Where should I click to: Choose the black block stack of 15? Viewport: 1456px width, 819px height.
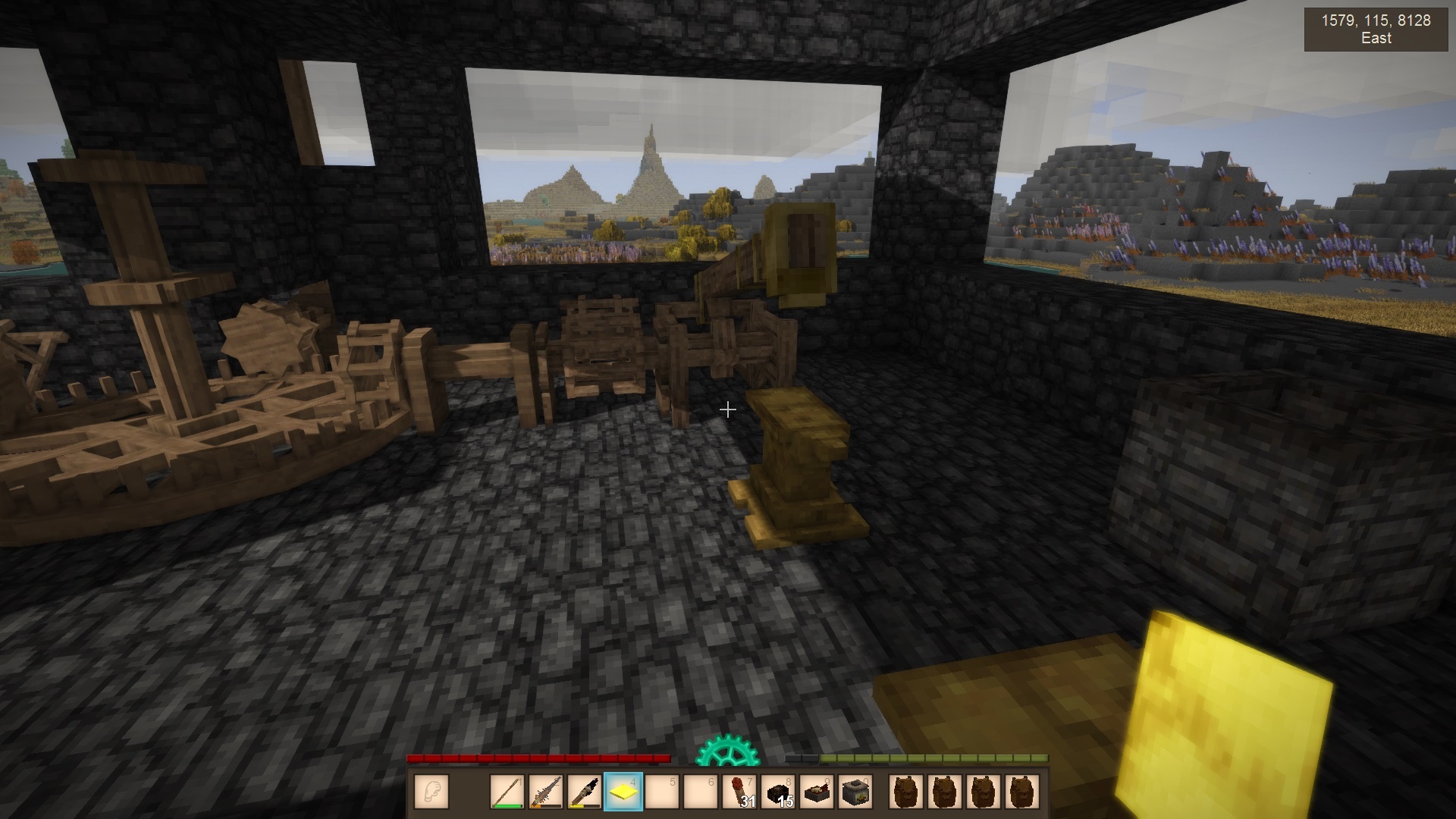(x=778, y=792)
